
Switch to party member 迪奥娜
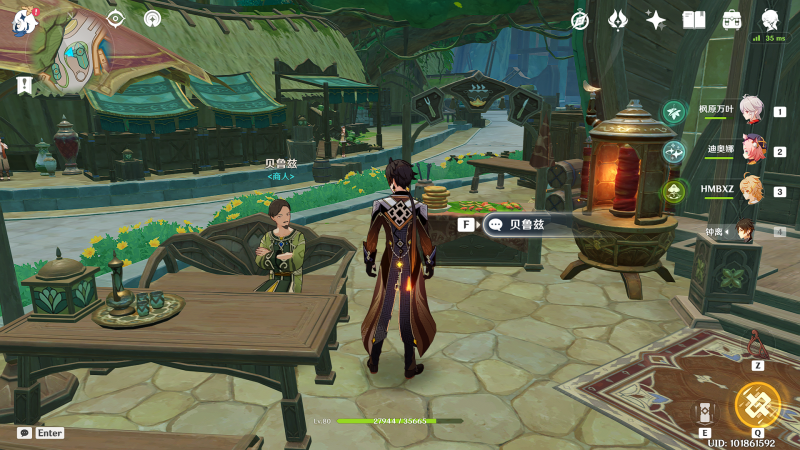tap(752, 150)
